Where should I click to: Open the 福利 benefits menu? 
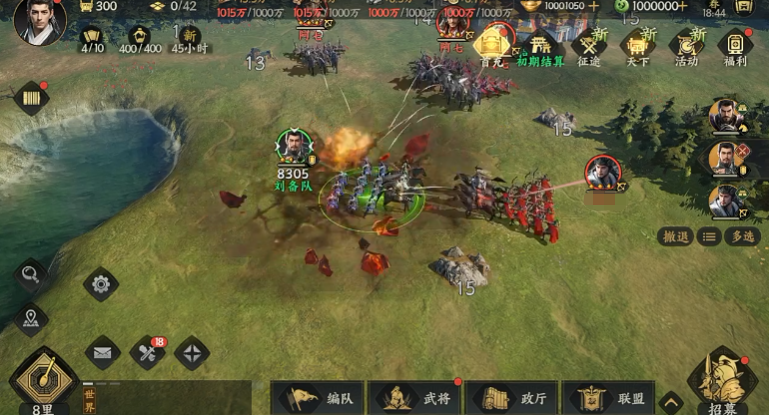tap(735, 46)
